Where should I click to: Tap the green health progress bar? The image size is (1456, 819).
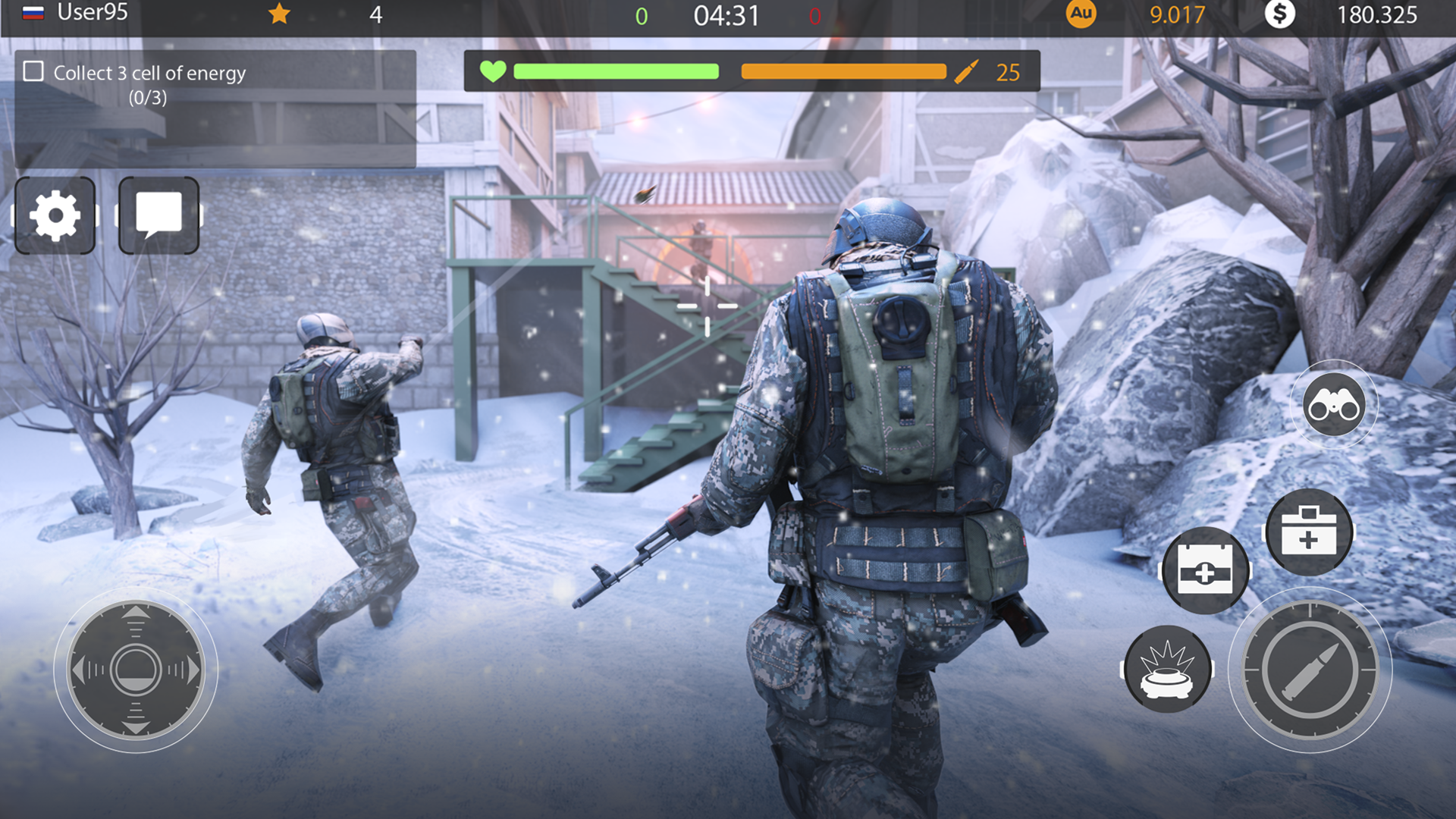tap(616, 72)
